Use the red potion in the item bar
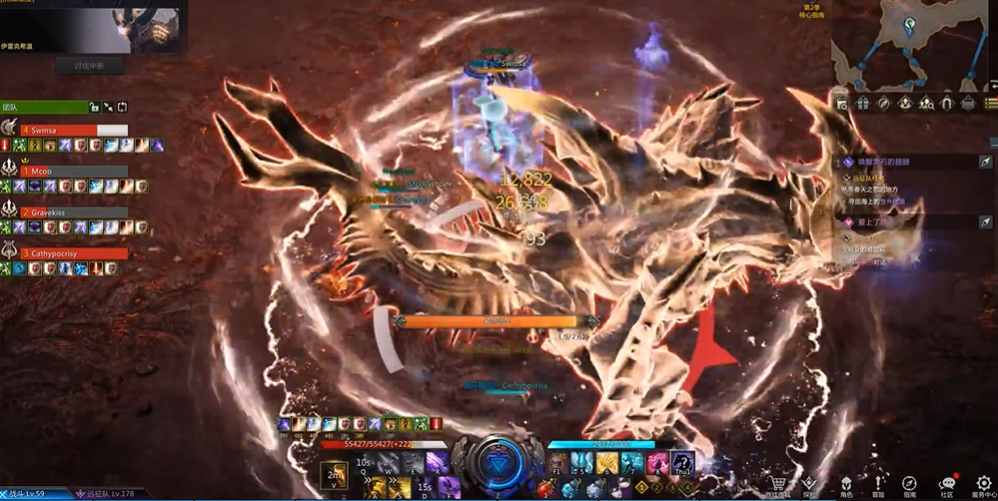998x501 pixels. (x=545, y=489)
